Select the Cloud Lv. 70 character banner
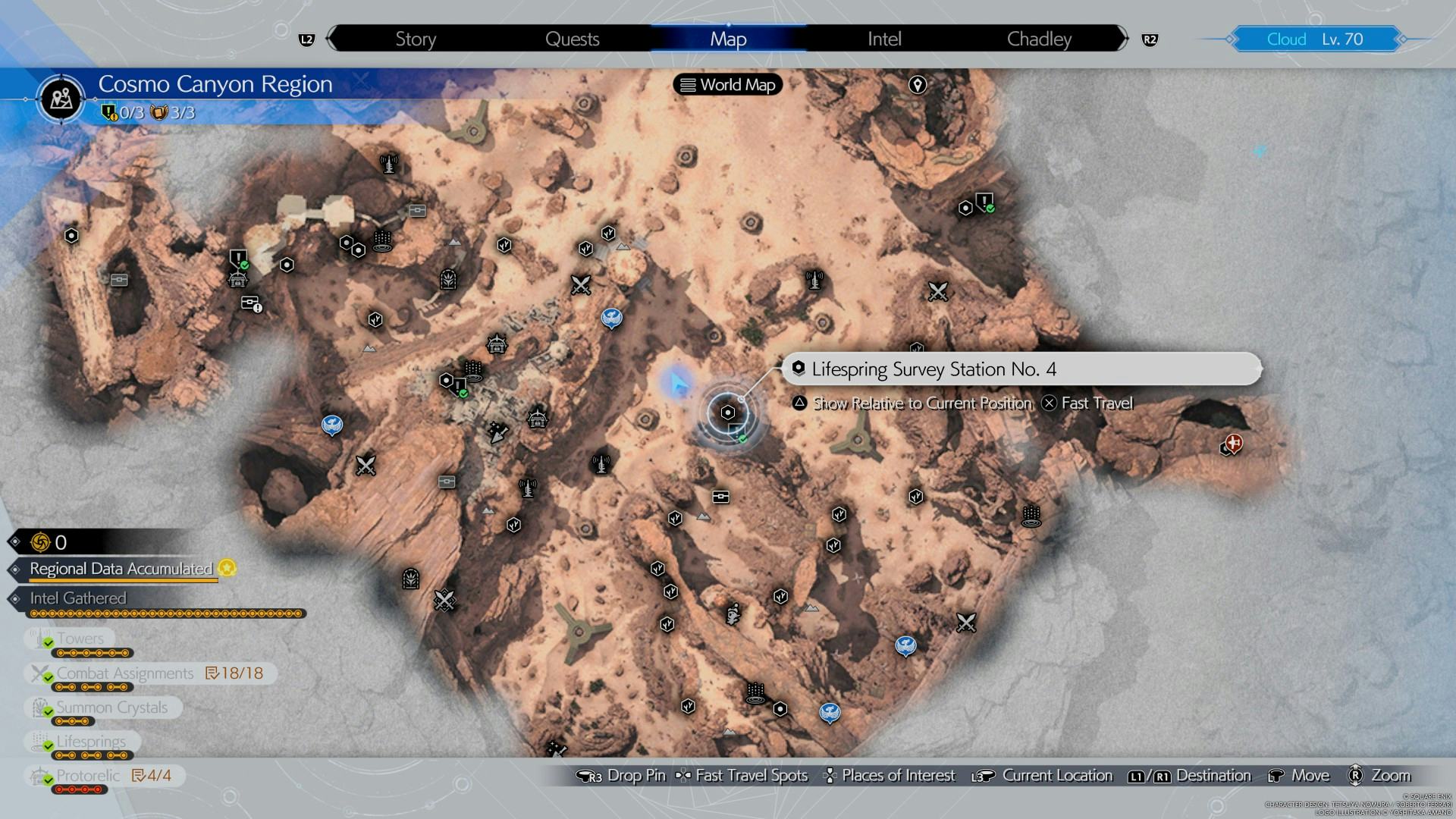This screenshot has width=1456, height=819. (x=1314, y=39)
